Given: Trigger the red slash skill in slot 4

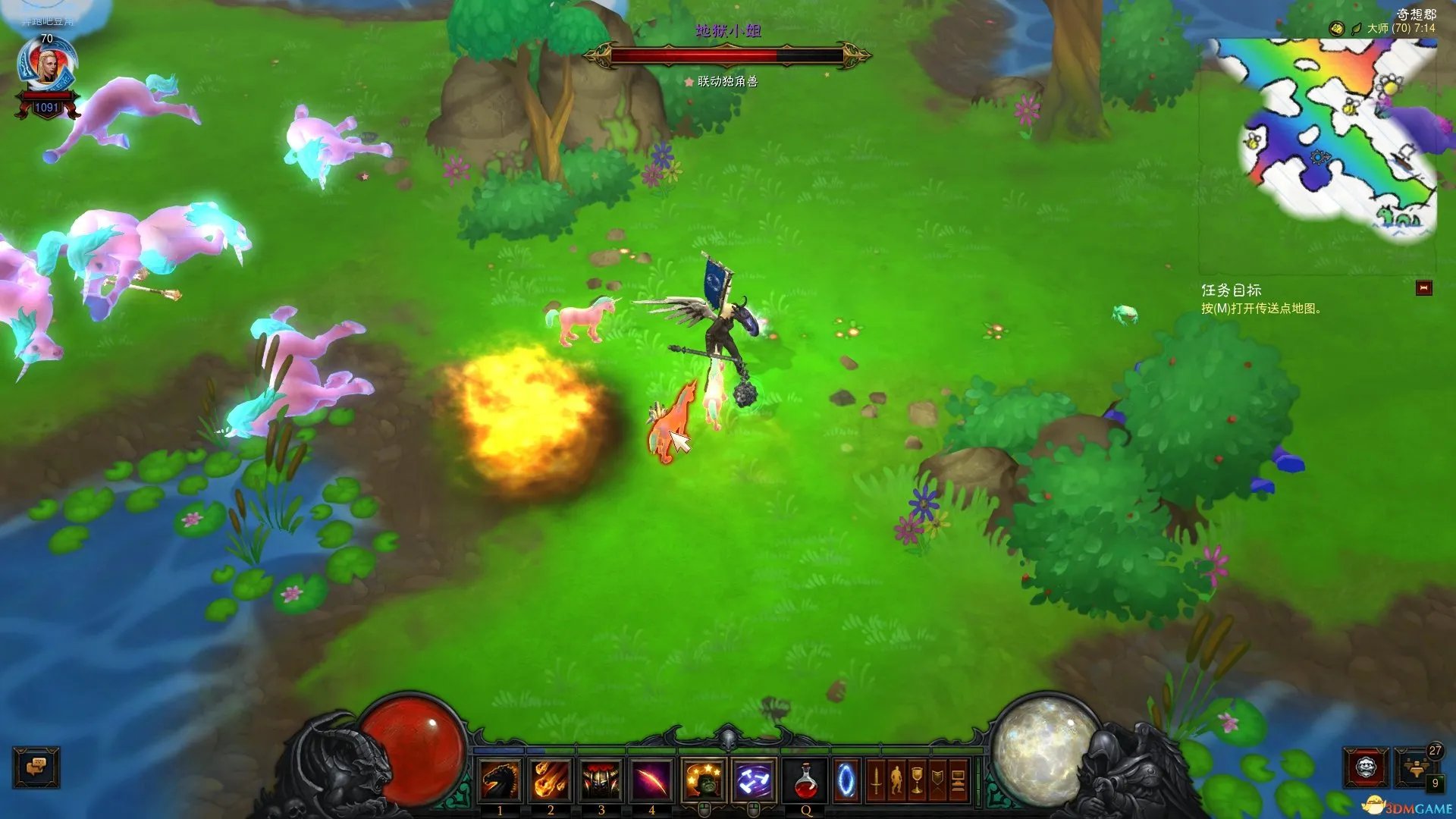Looking at the screenshot, I should [651, 780].
